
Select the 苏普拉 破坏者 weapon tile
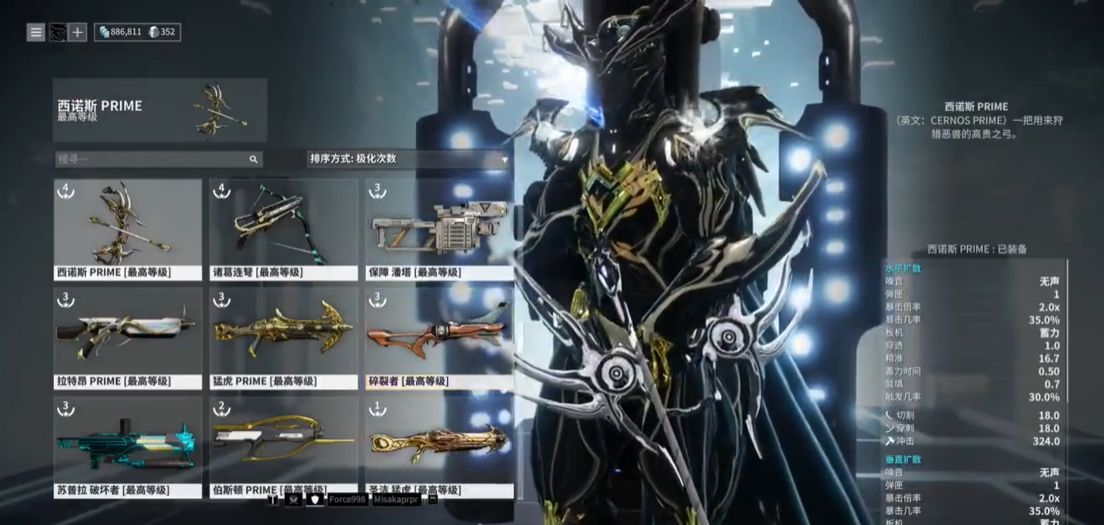coord(127,447)
